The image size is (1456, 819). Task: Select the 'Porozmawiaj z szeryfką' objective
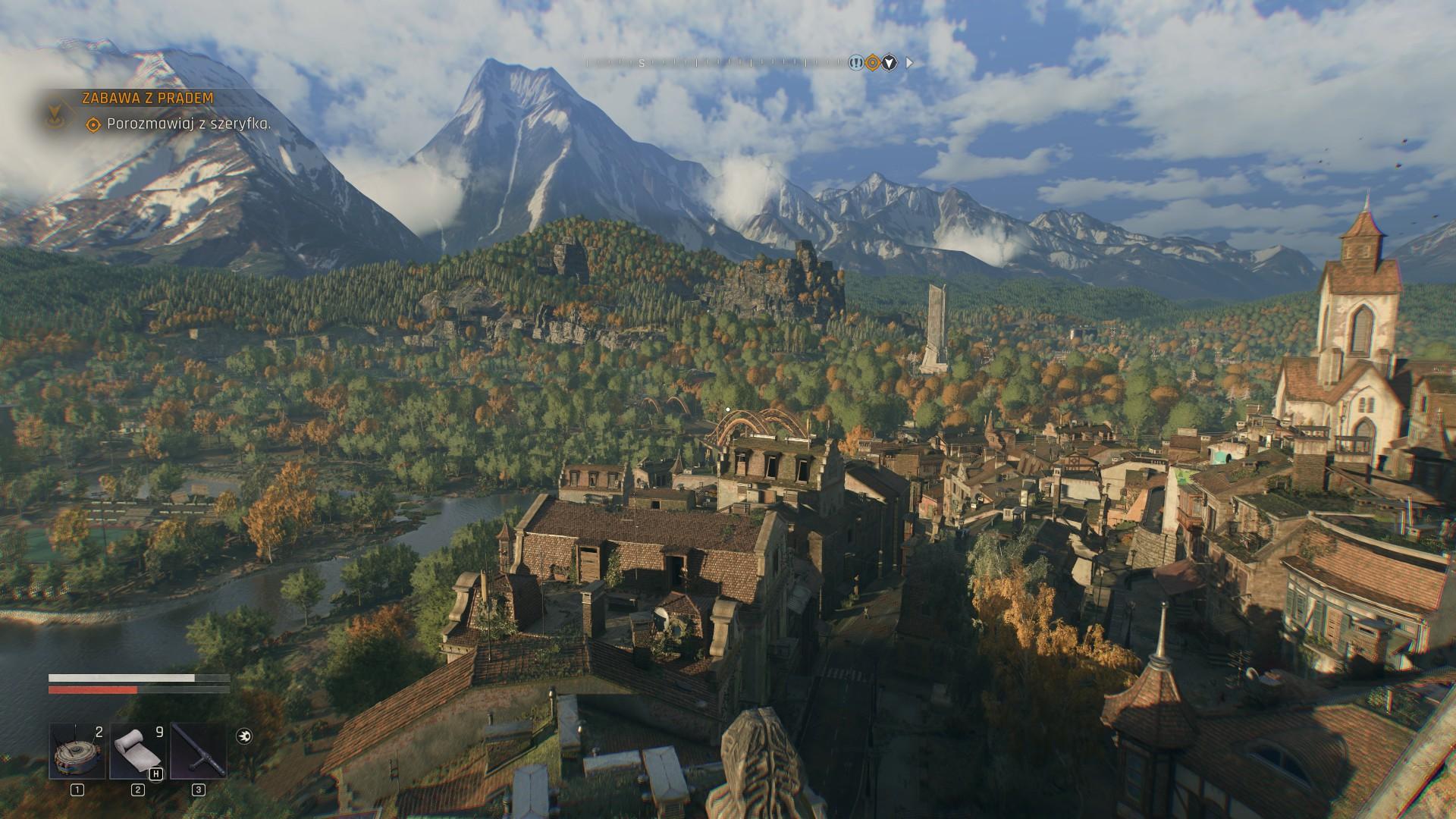coord(189,124)
